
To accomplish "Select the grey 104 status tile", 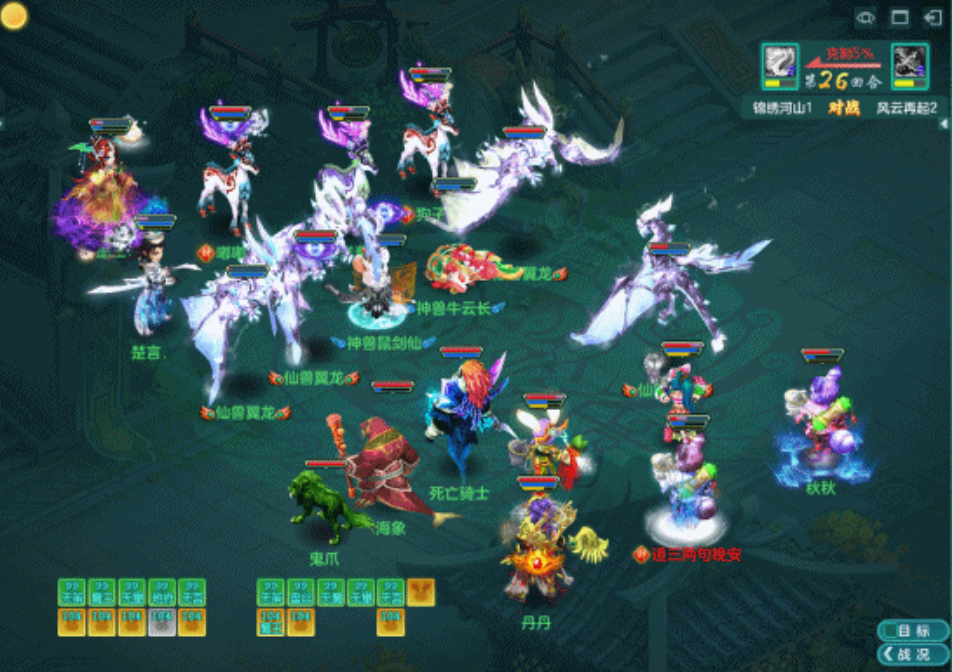I will (x=162, y=623).
